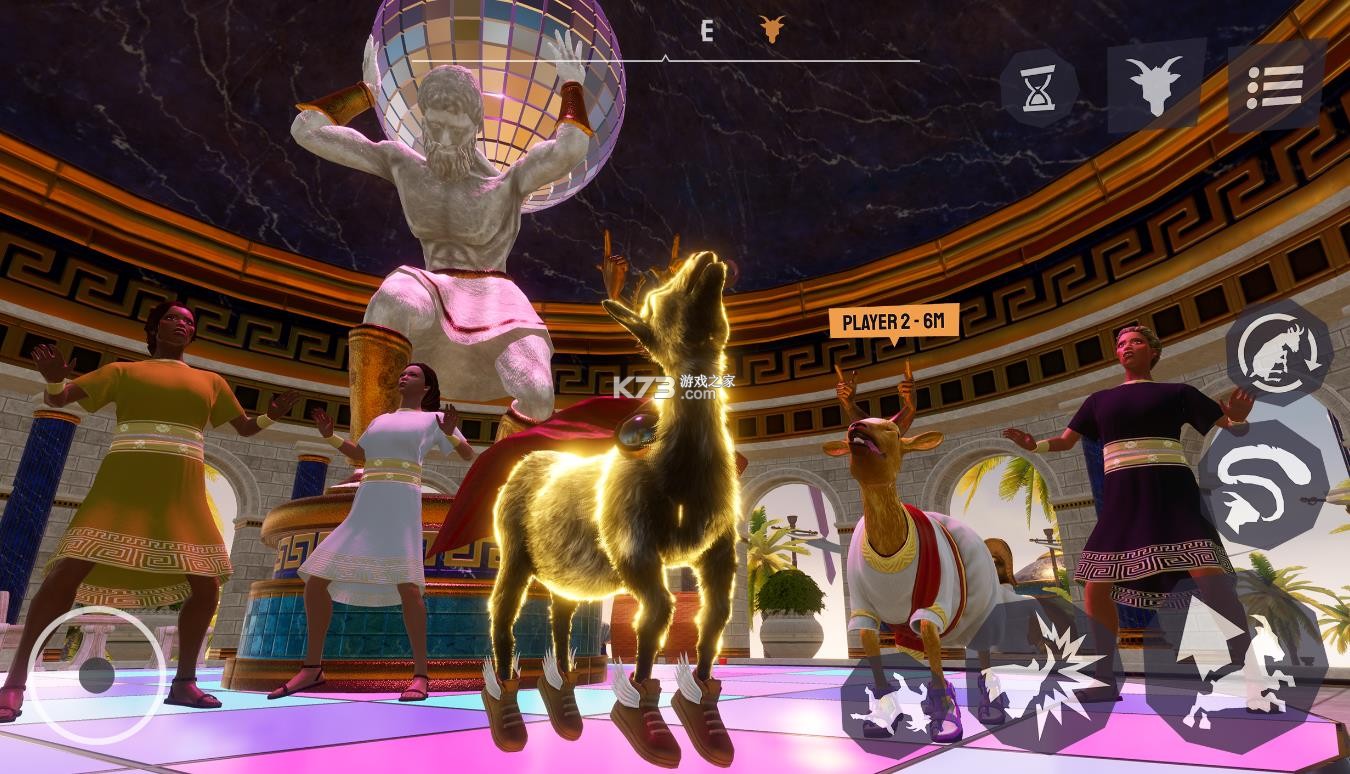This screenshot has width=1350, height=774.
Task: Use the goat tongue lick button
Action: (x=1263, y=484)
